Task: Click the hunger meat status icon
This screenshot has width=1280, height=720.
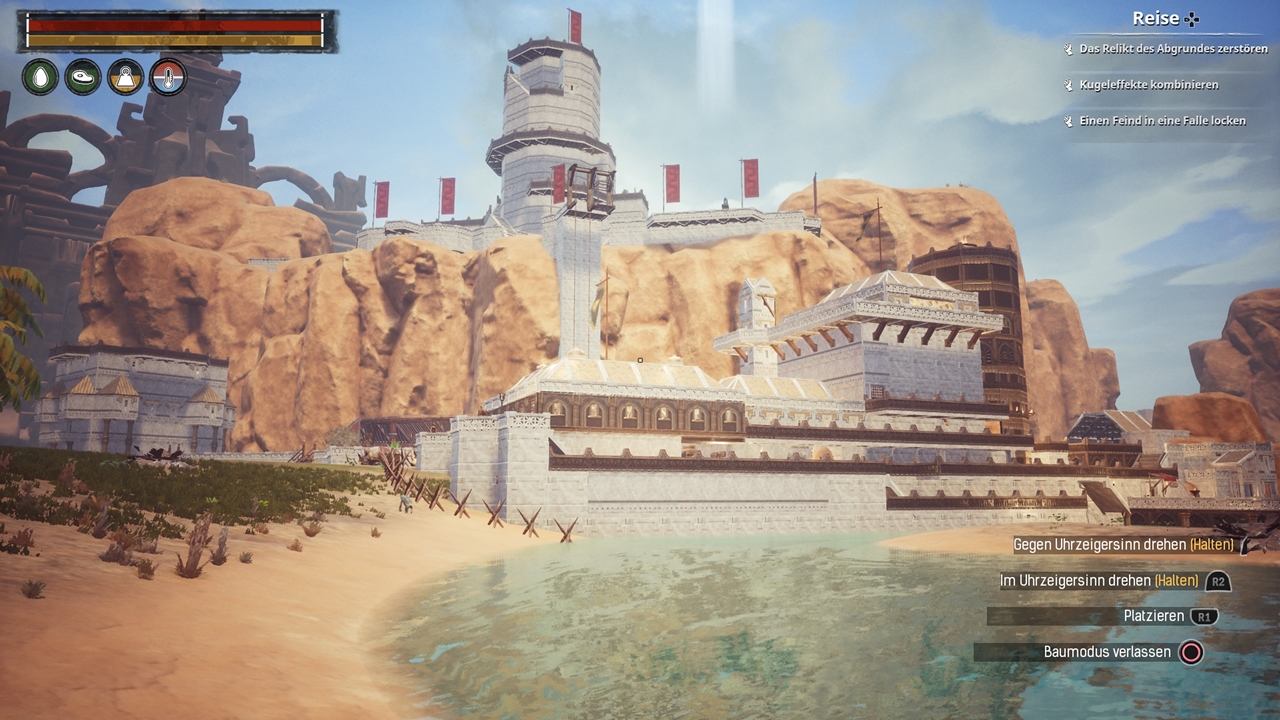Action: coord(83,77)
